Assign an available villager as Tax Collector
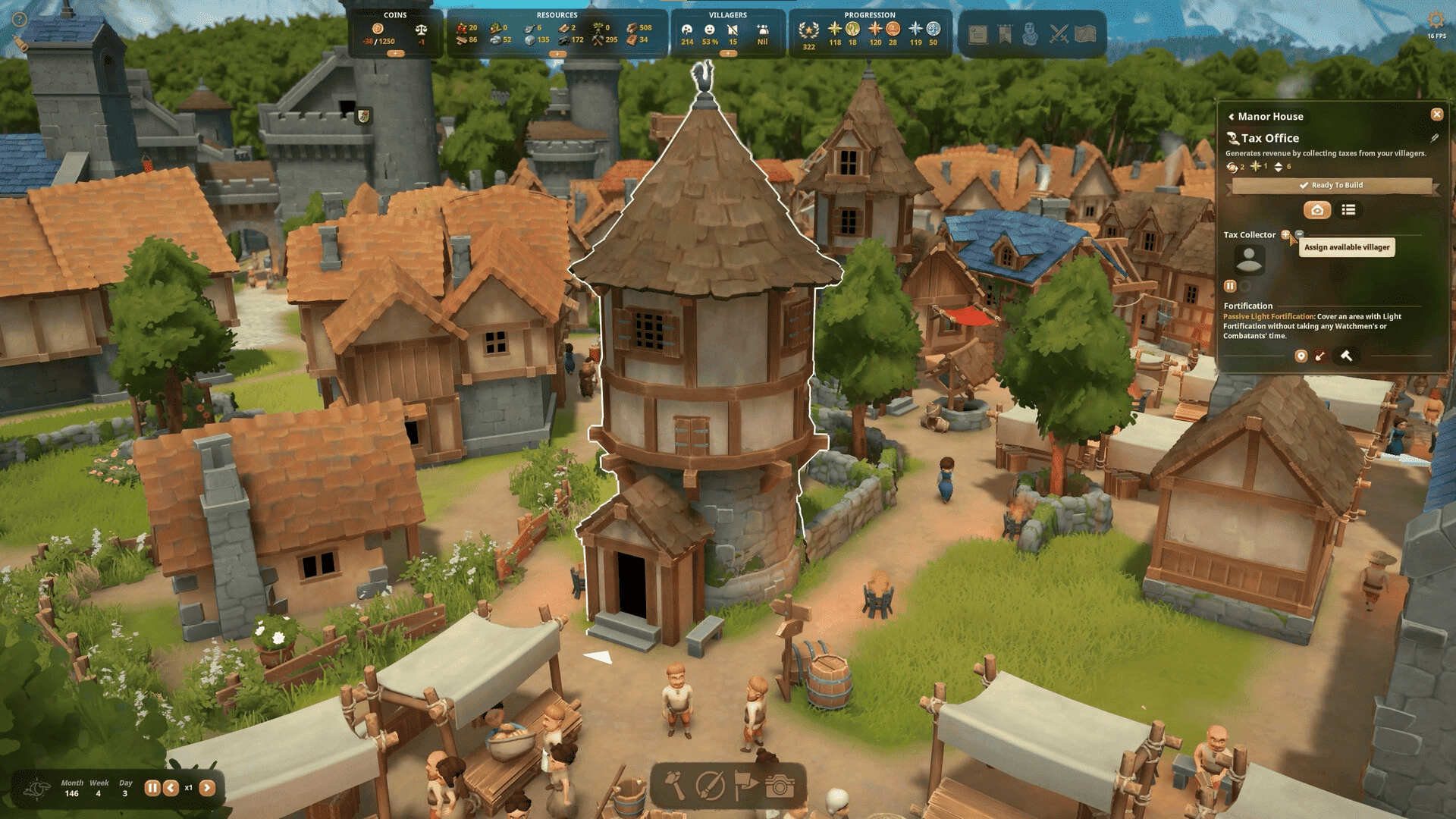Screen dimensions: 1456x819 pyautogui.click(x=1285, y=235)
